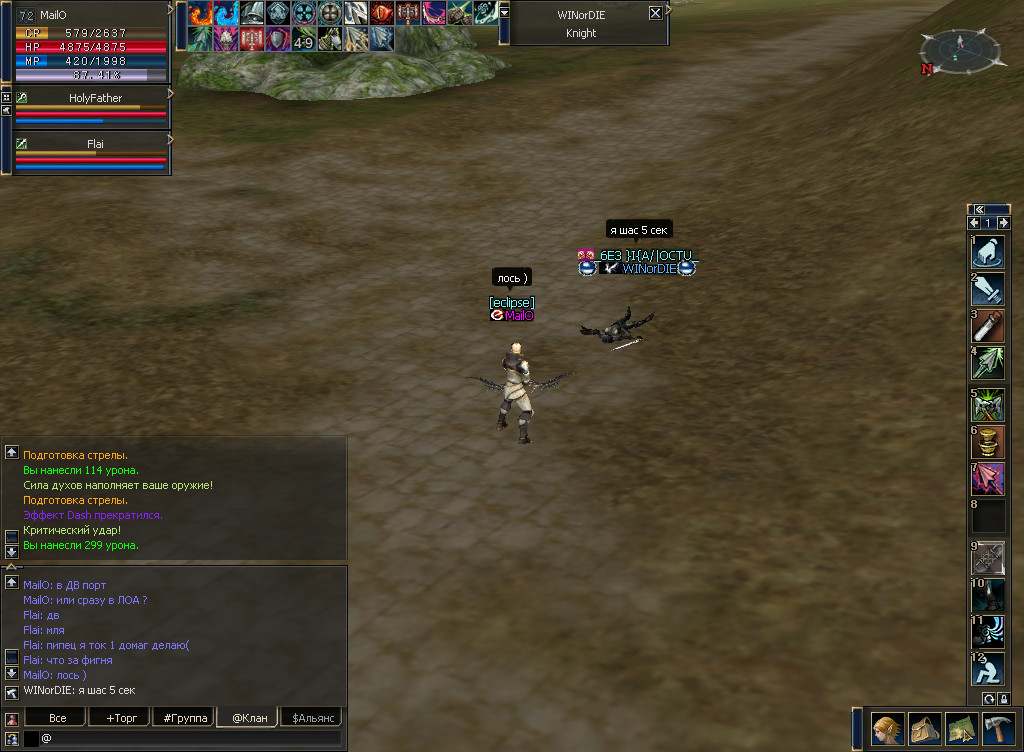This screenshot has width=1024, height=752.
Task: Click the compass minimap
Action: point(959,47)
